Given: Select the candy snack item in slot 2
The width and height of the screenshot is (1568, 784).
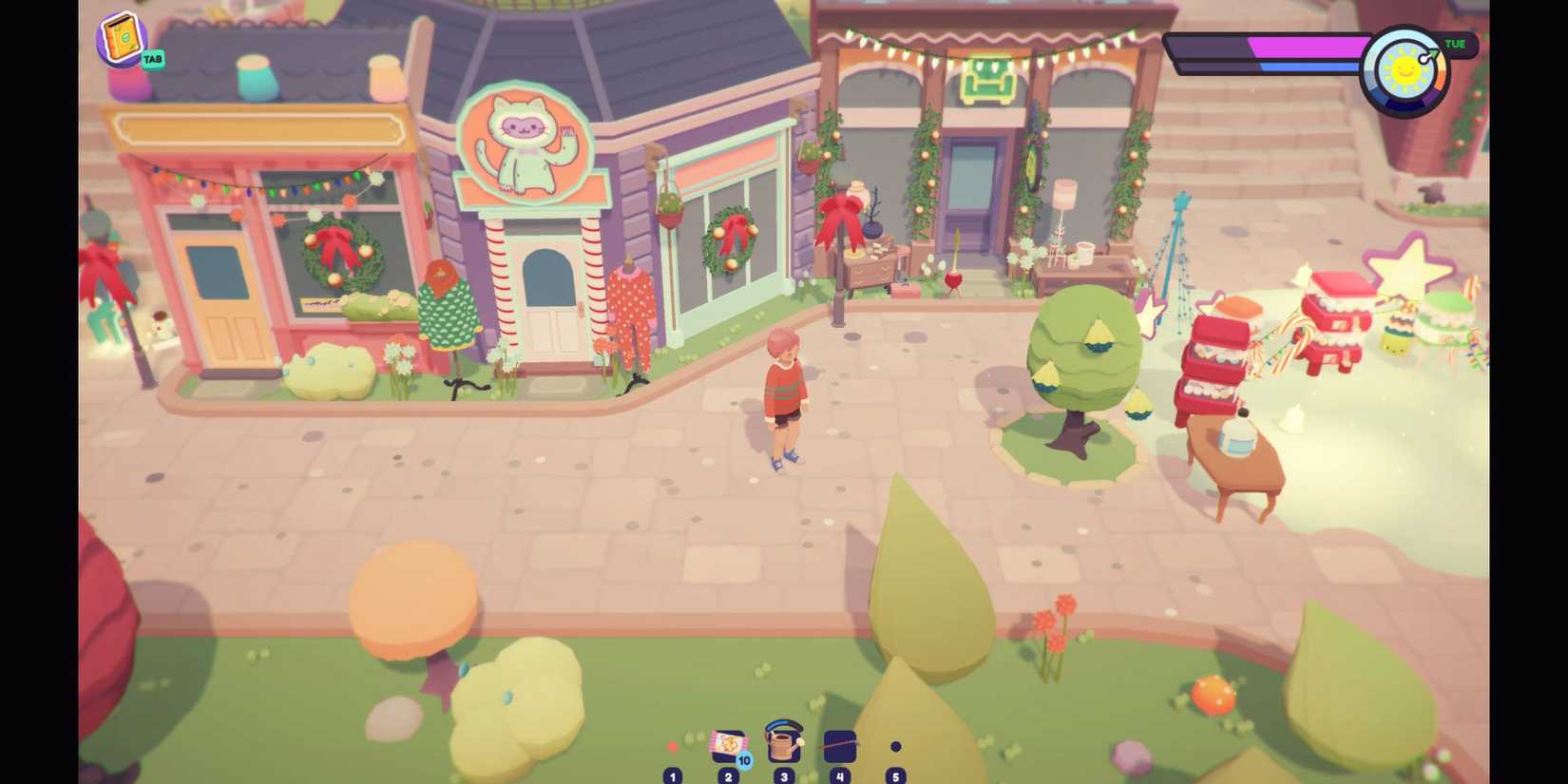Looking at the screenshot, I should click(x=727, y=747).
